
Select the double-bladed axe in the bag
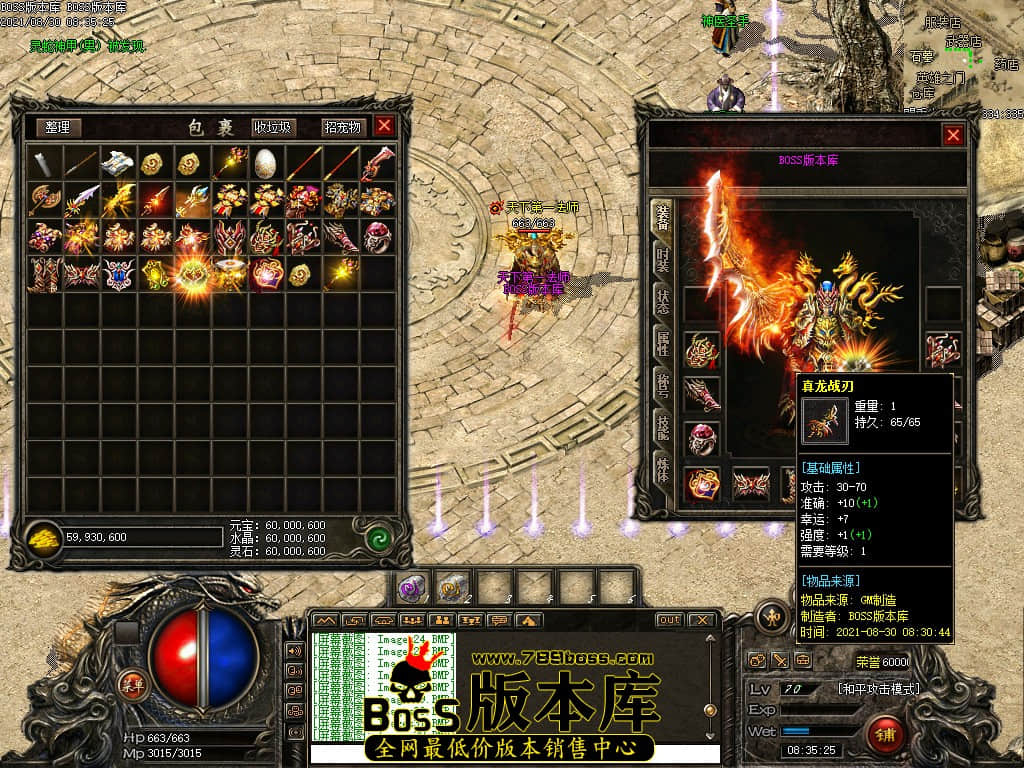coord(44,199)
